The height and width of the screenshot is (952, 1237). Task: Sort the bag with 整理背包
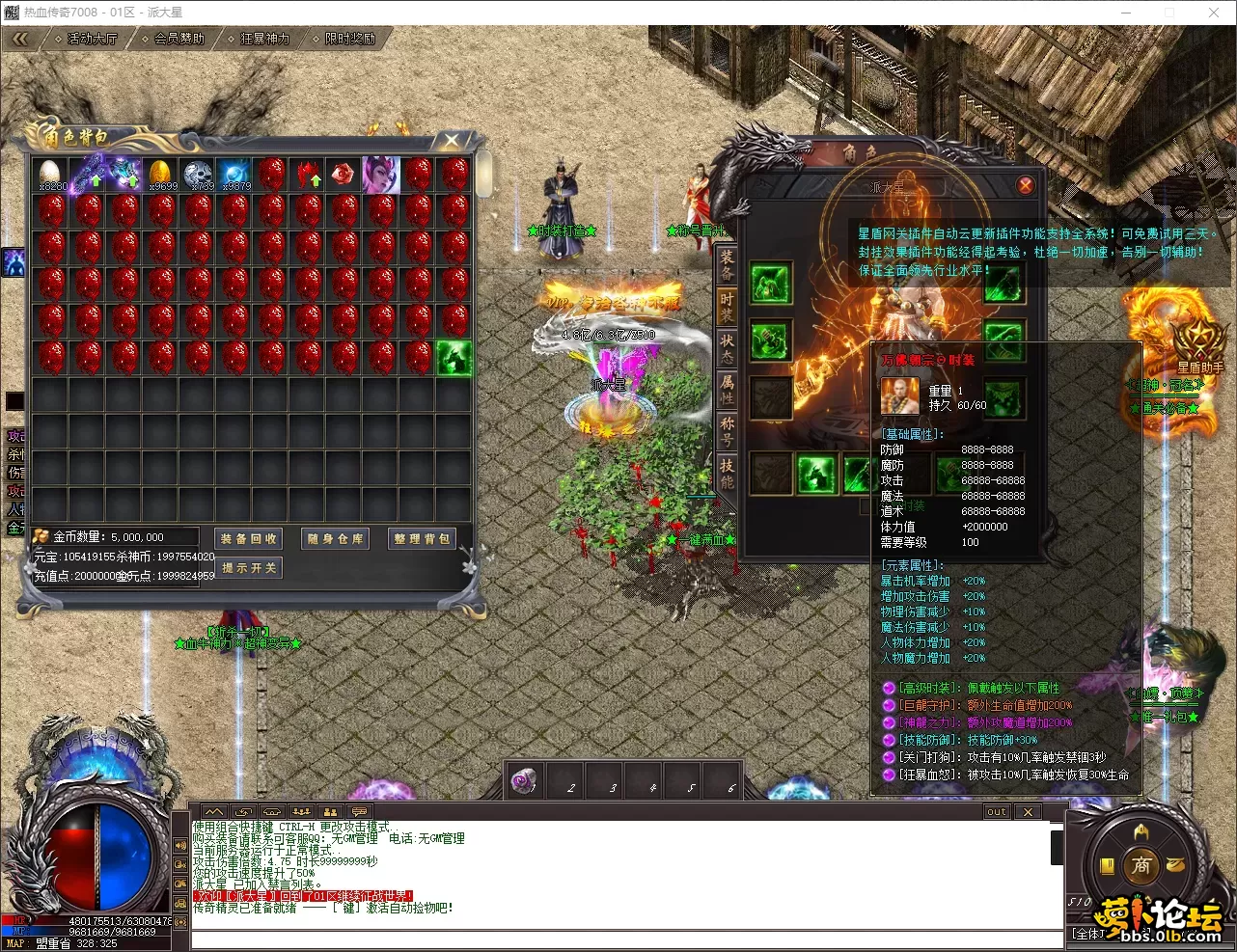tap(422, 539)
